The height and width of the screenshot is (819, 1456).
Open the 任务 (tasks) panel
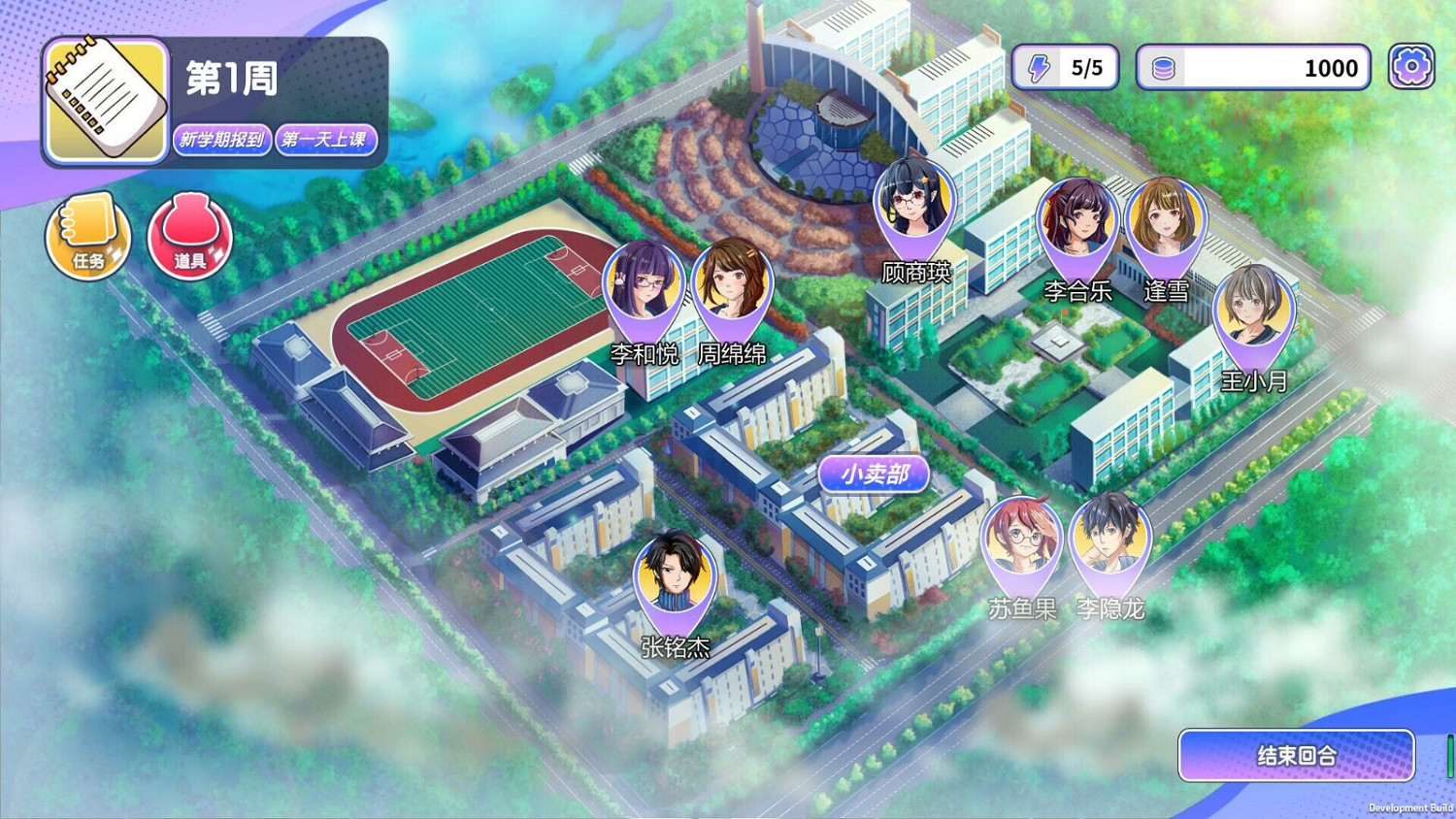[87, 235]
